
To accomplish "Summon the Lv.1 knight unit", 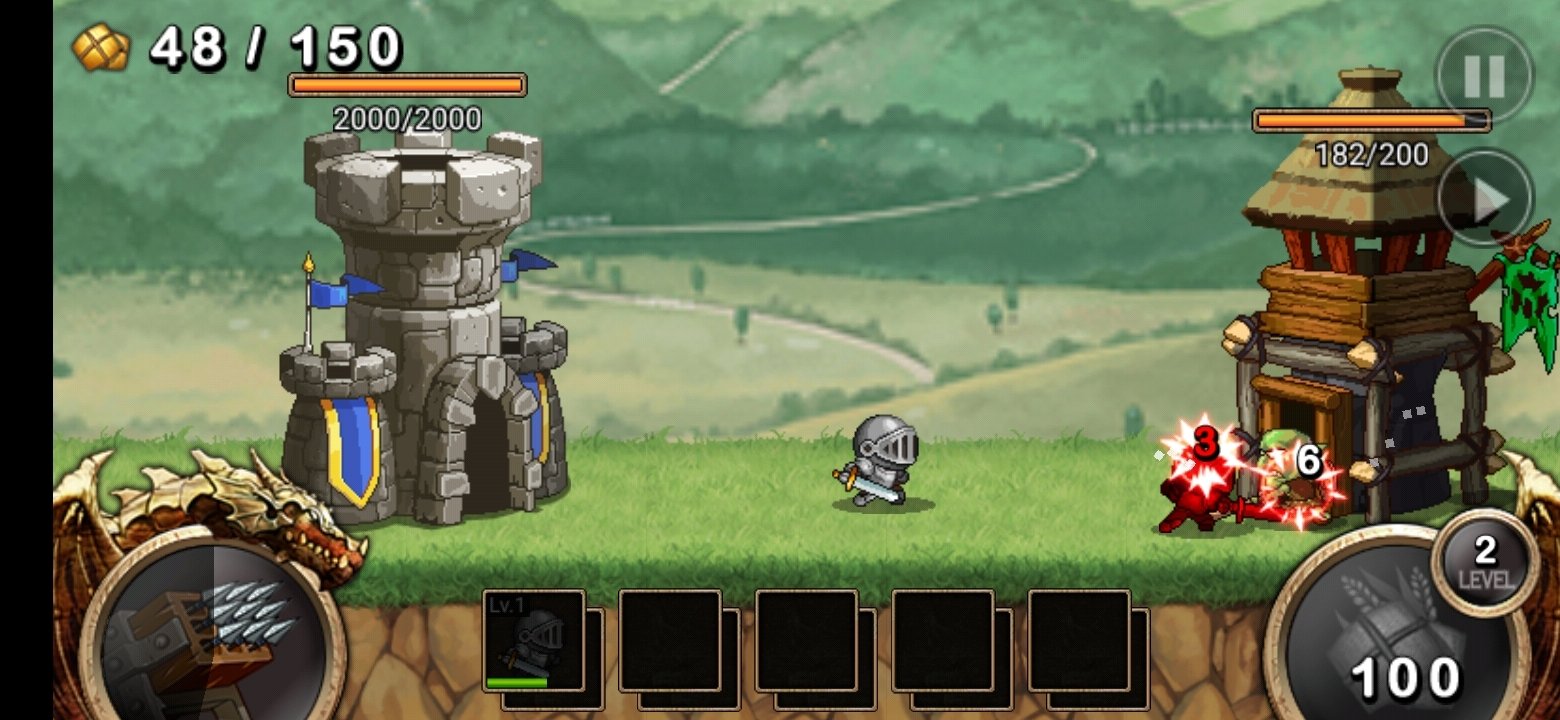I will point(533,641).
